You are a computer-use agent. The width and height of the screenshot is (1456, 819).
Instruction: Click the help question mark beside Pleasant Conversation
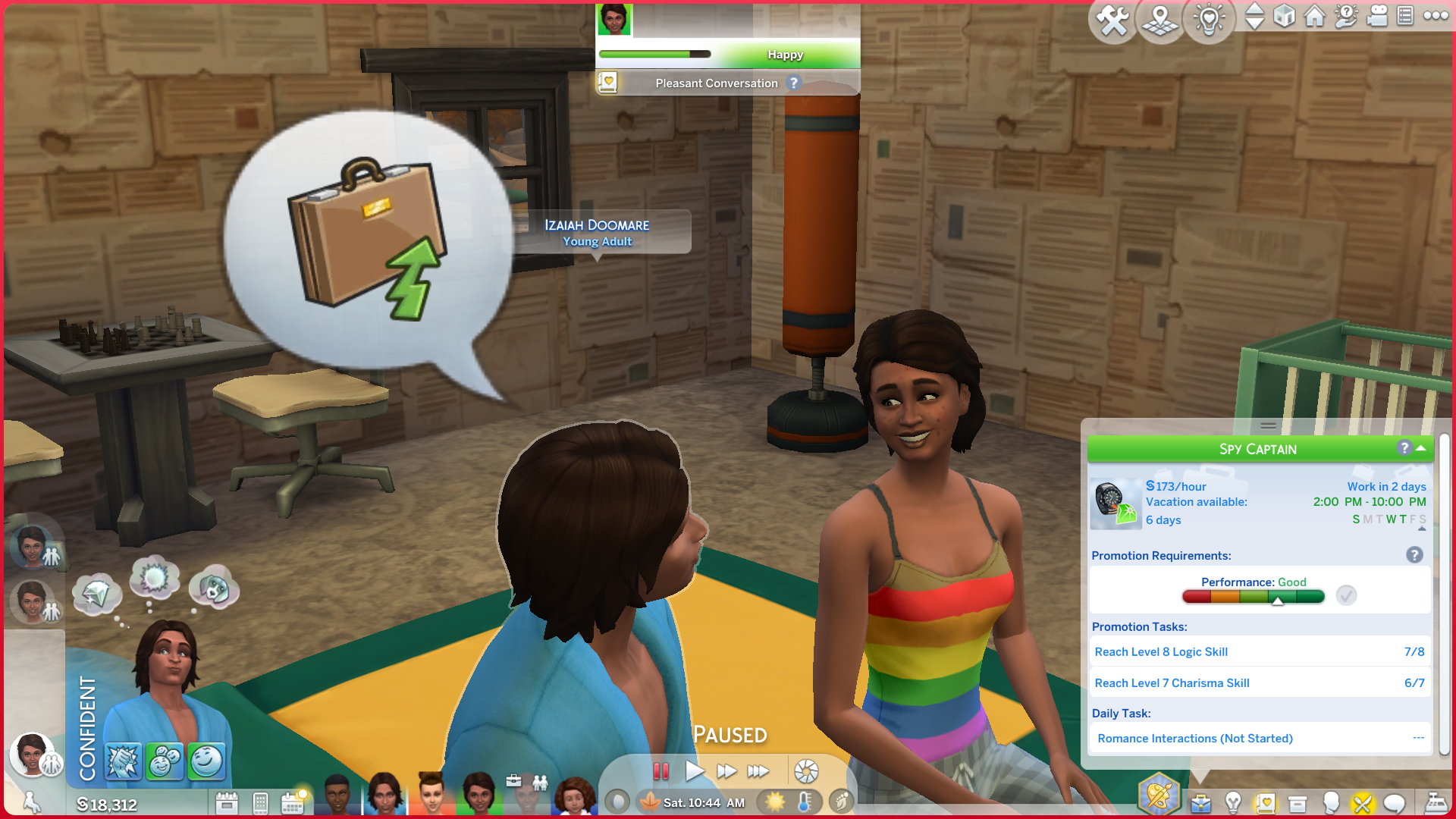point(794,83)
